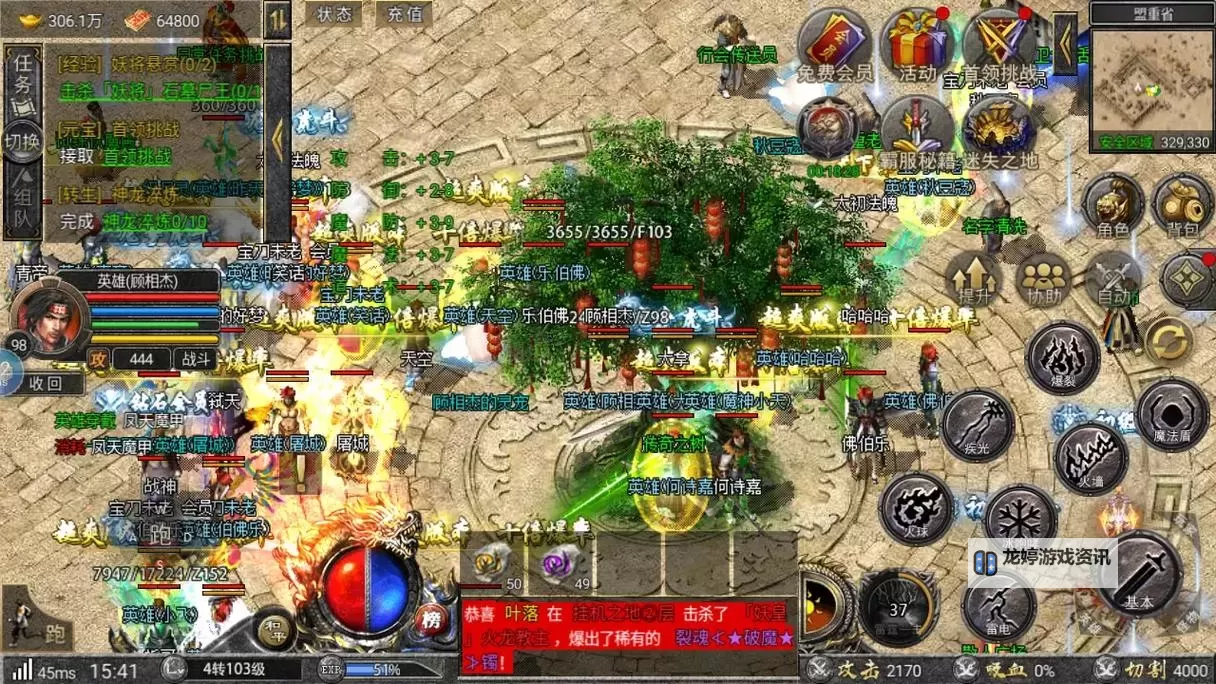Screen dimensions: 1216x684
Task: Enter the 首领挑战 boss challenge
Action: click(x=996, y=45)
